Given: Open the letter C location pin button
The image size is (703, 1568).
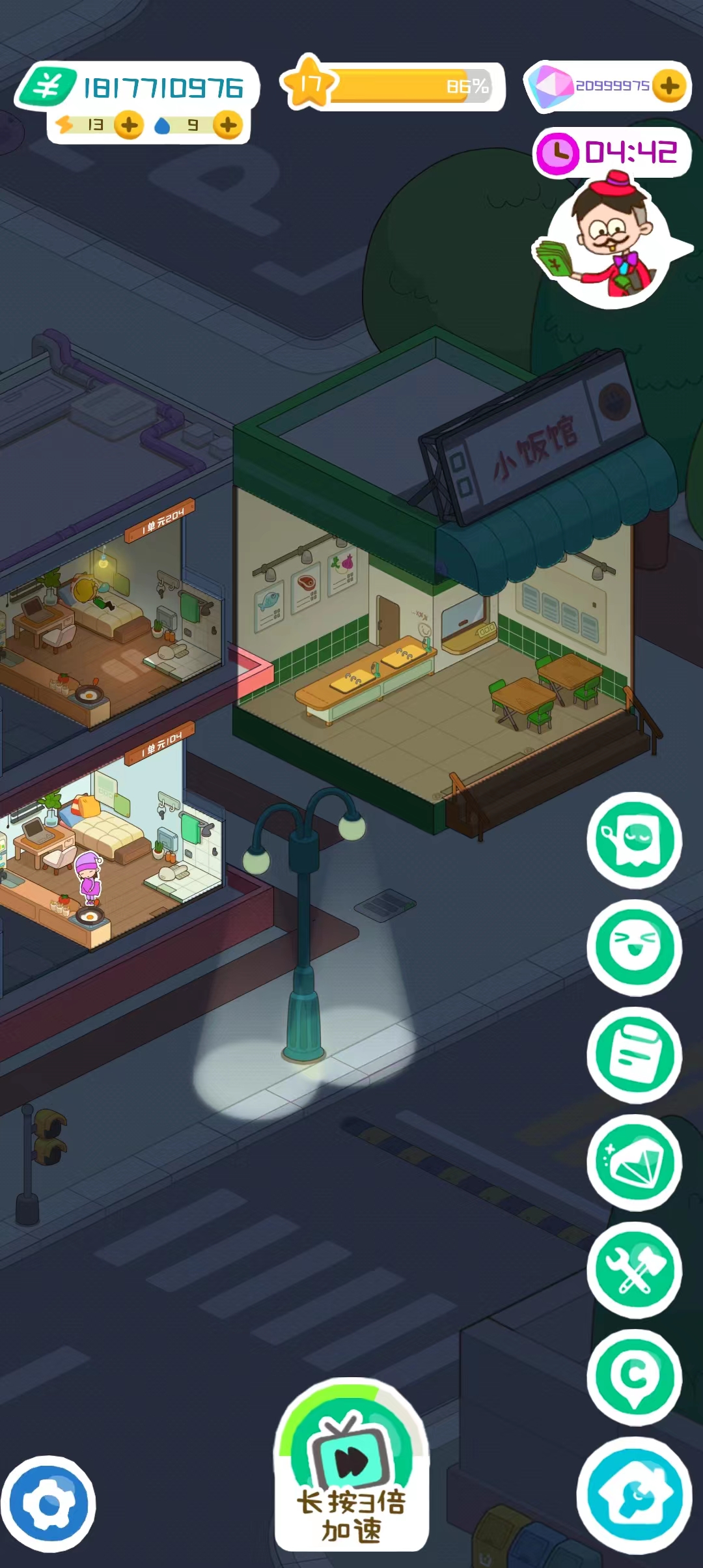Looking at the screenshot, I should [x=635, y=1377].
